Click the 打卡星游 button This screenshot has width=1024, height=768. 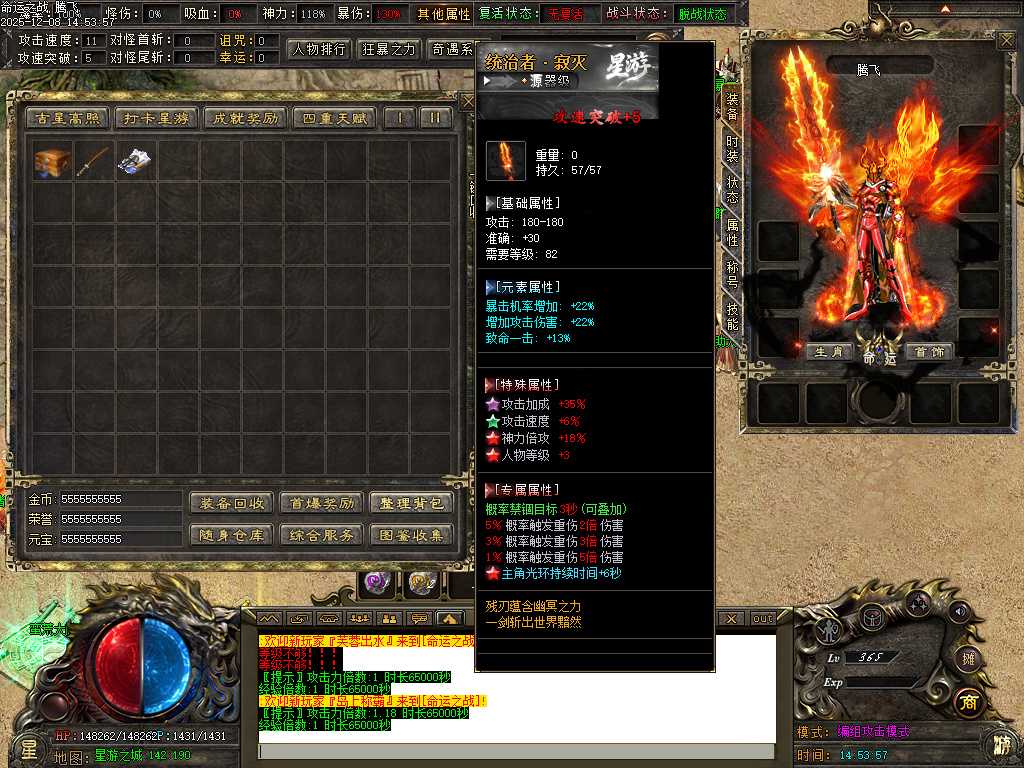click(155, 118)
